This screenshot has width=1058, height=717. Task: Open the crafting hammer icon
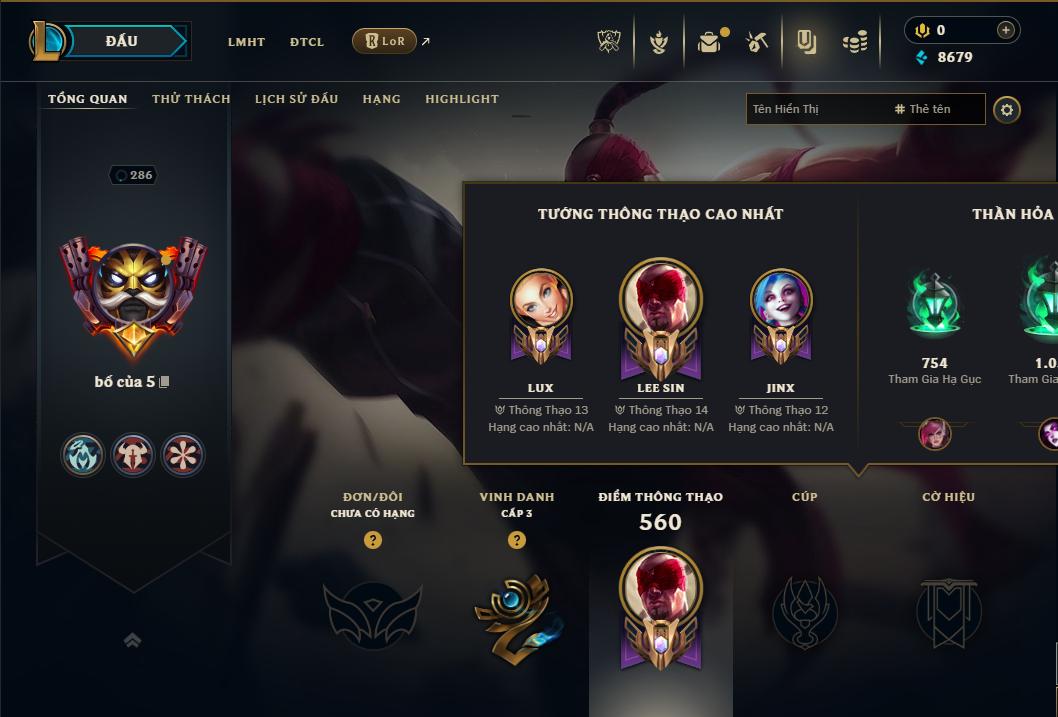(x=757, y=42)
